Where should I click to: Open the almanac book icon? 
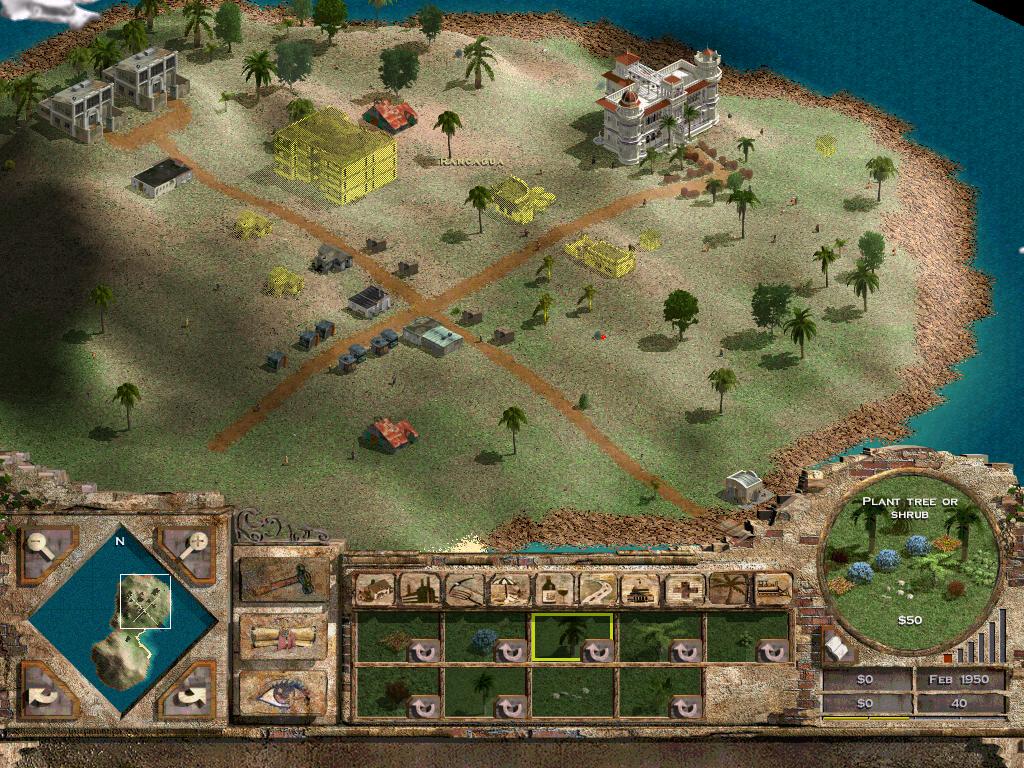coord(836,648)
